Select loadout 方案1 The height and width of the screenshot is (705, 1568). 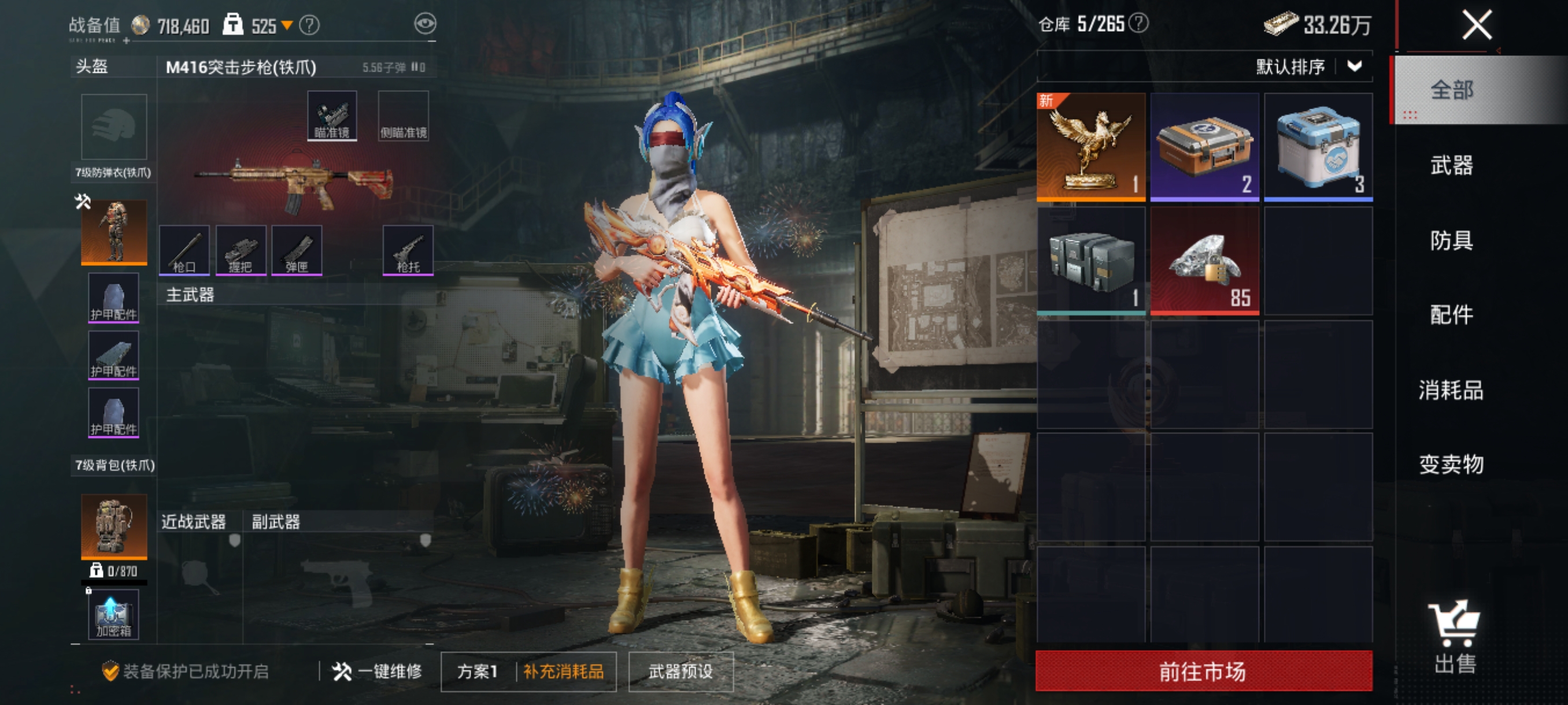click(x=477, y=671)
